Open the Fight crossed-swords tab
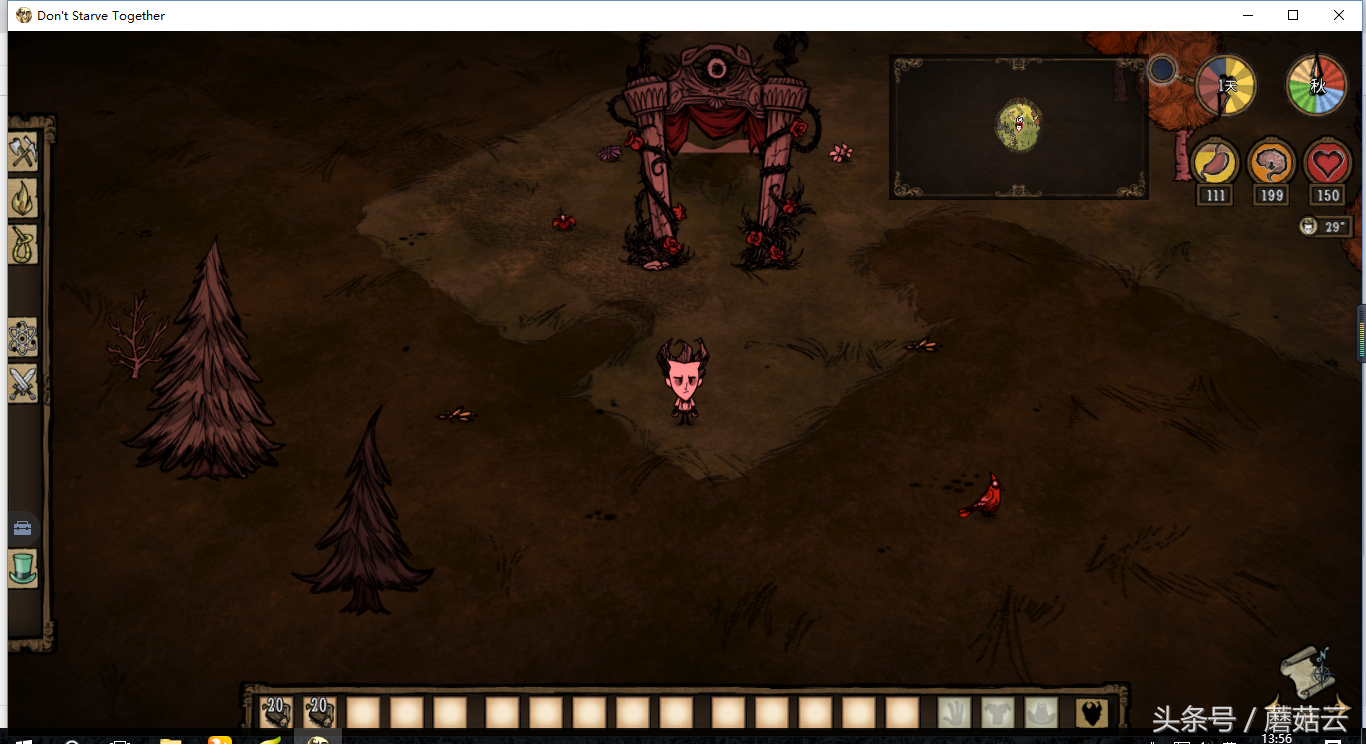1366x744 pixels. click(23, 384)
